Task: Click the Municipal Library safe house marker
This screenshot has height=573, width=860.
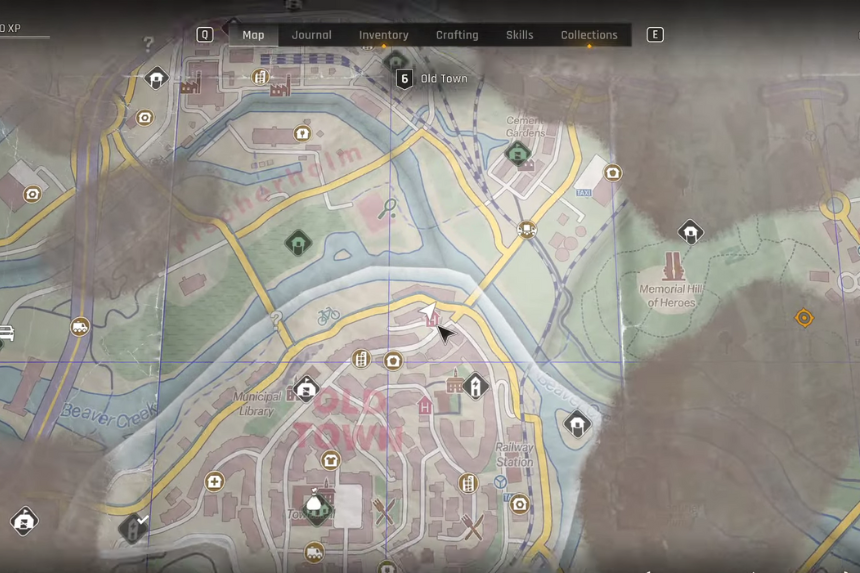Action: pos(306,388)
